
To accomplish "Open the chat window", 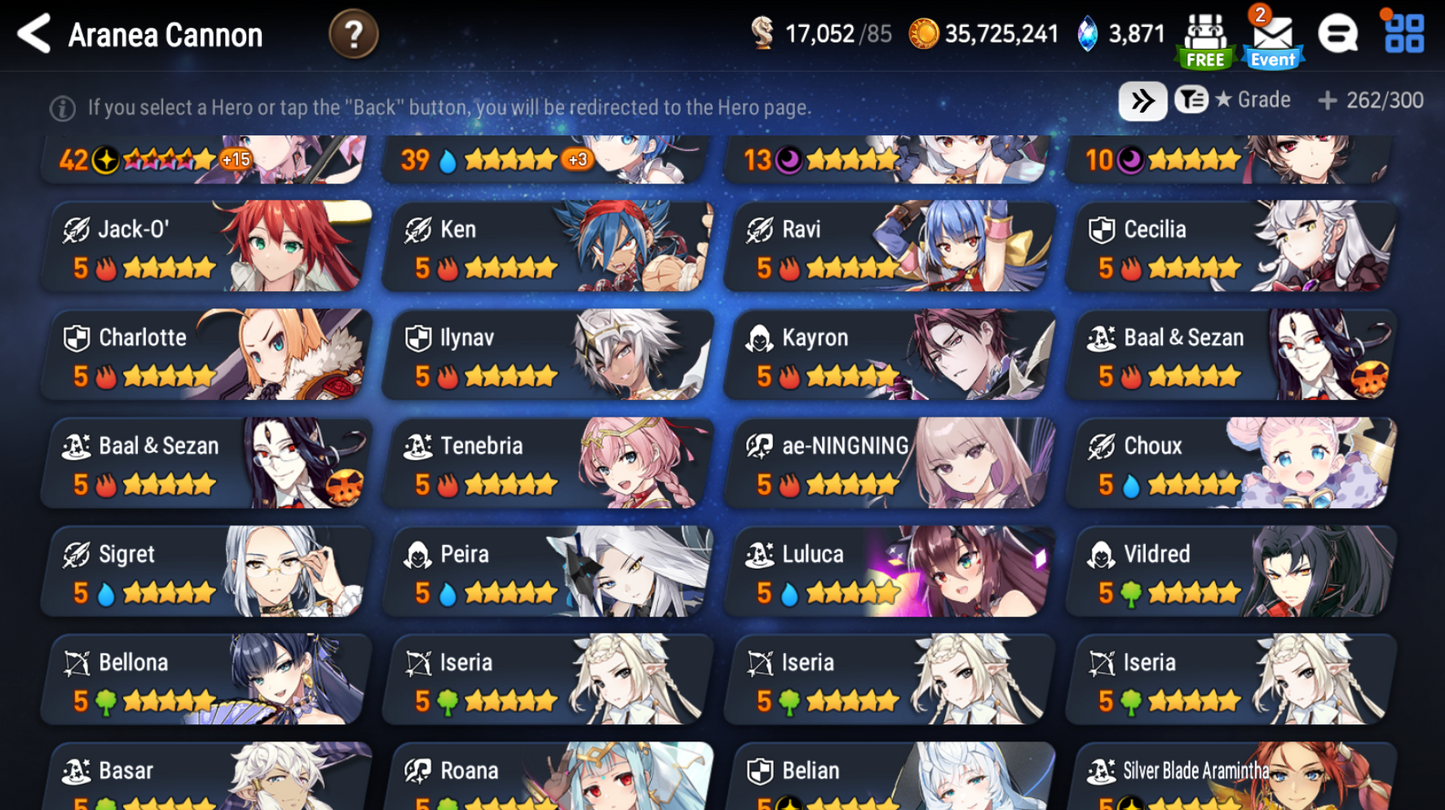I will [1338, 33].
